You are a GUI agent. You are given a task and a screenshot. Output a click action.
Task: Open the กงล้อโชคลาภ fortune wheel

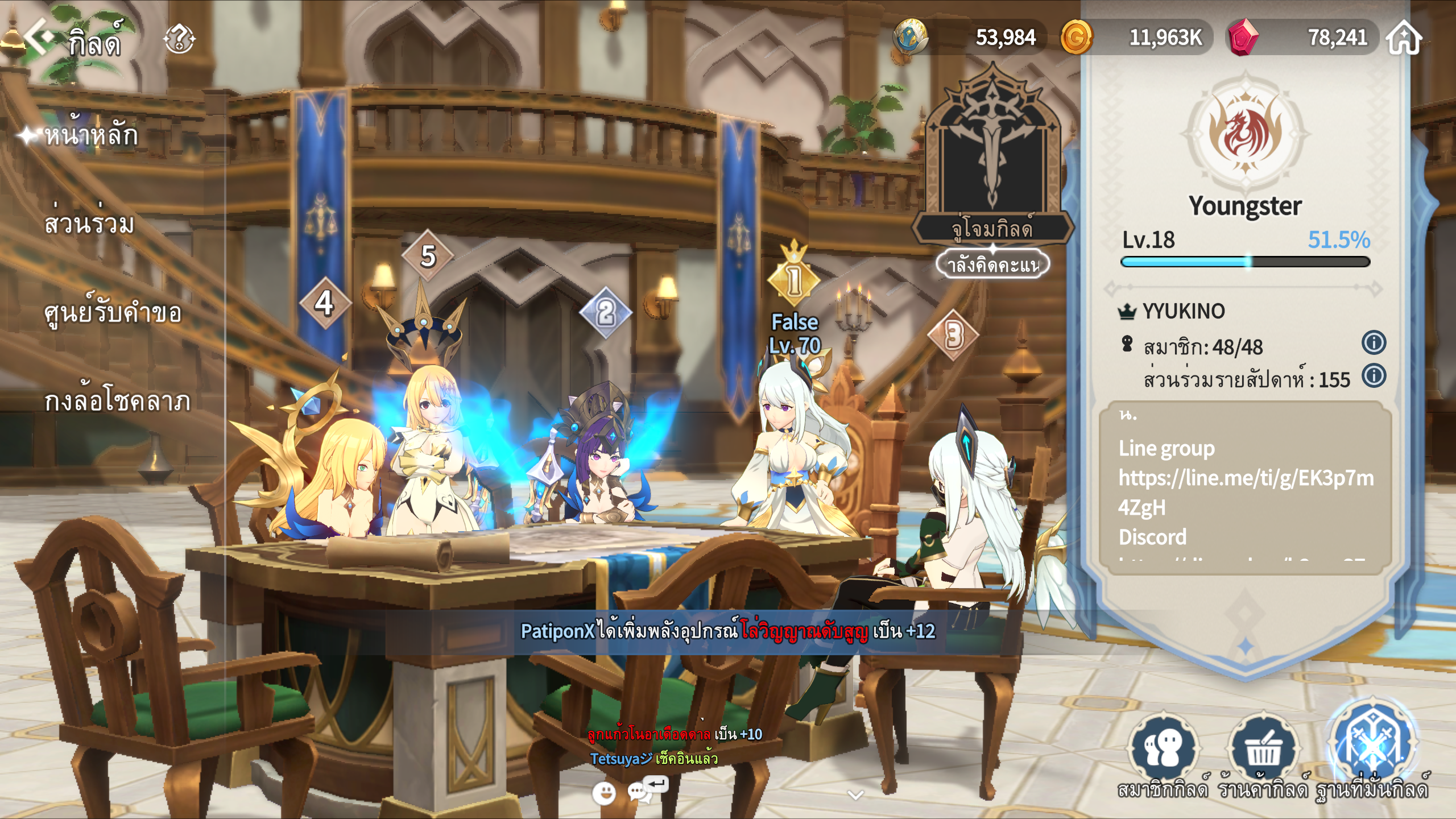pos(117,401)
